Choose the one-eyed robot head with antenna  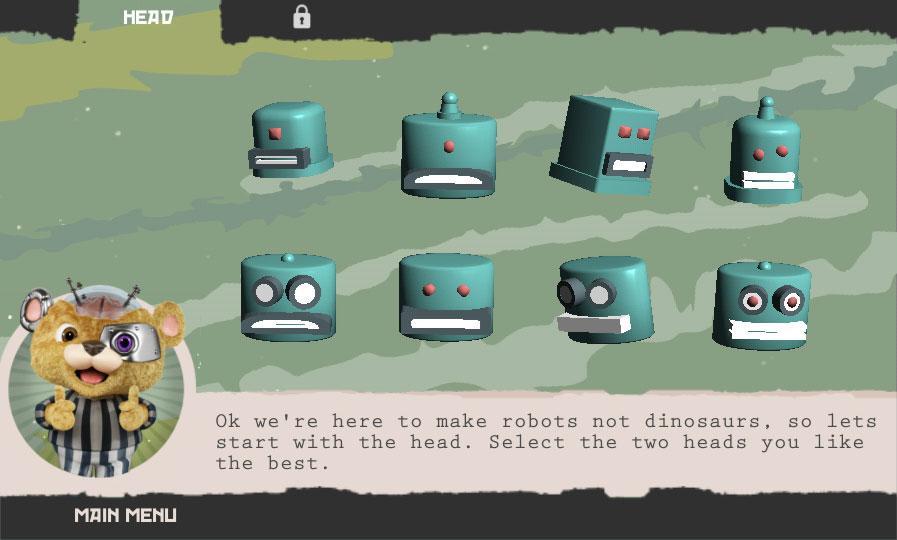pos(449,150)
